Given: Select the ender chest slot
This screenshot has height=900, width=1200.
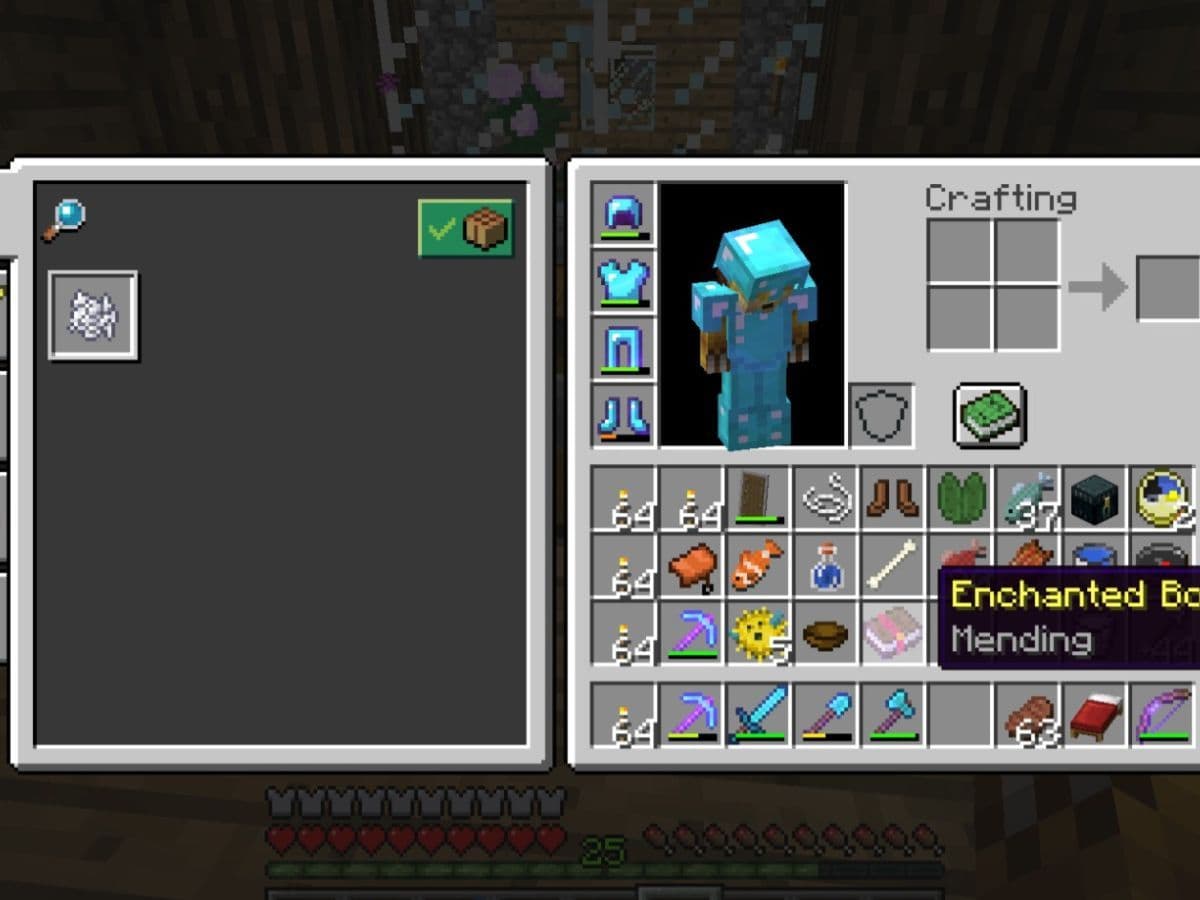Looking at the screenshot, I should [1094, 497].
